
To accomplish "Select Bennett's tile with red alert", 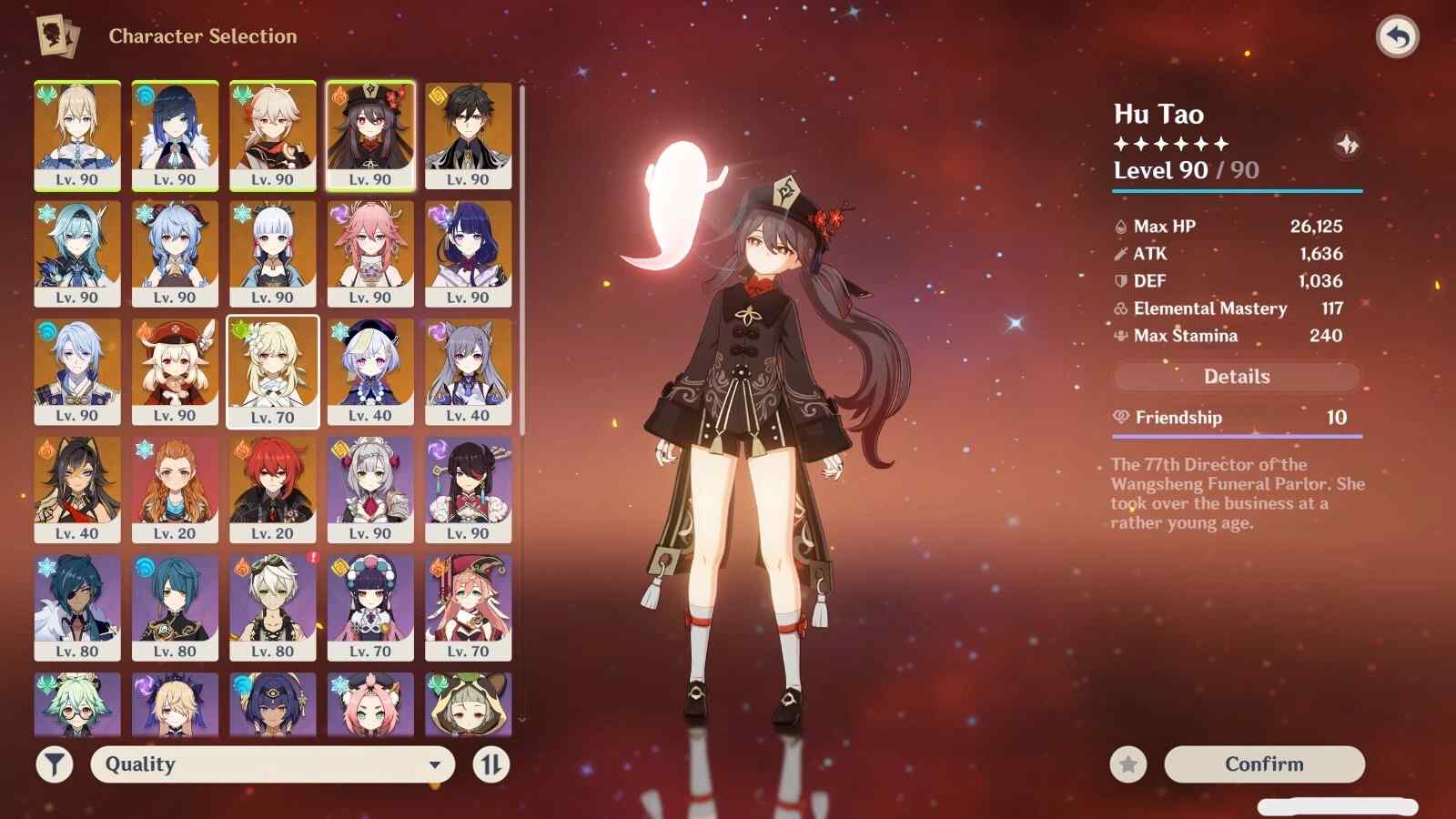I will point(272,607).
